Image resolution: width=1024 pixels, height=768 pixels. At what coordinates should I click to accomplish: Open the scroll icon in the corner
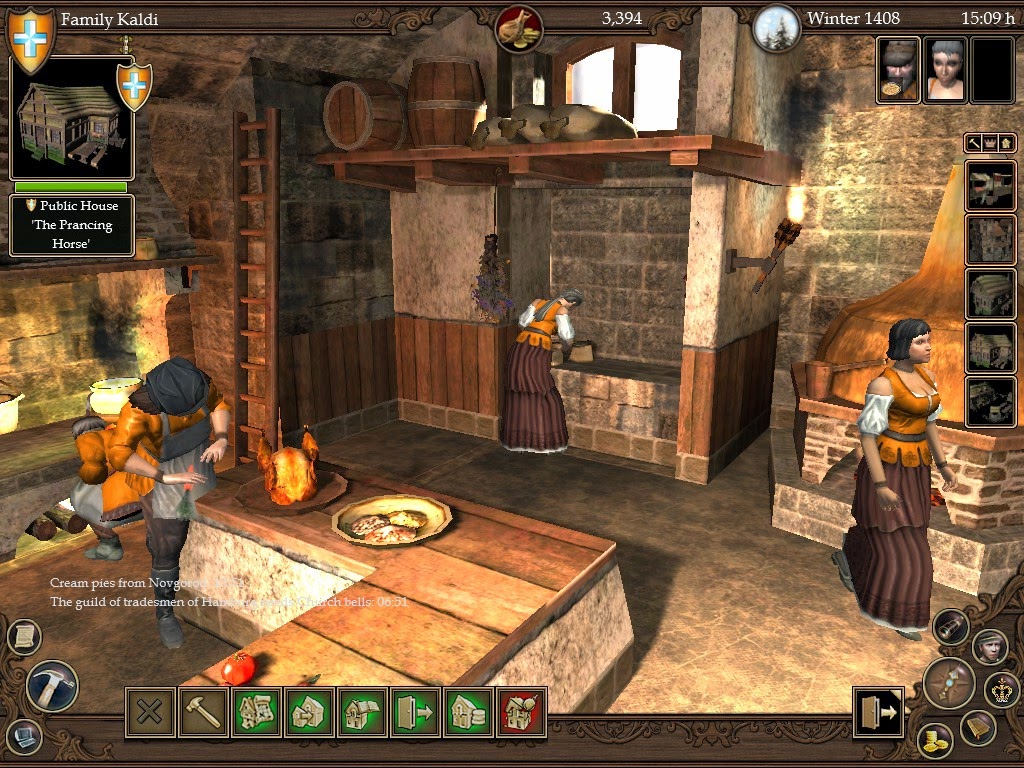[x=24, y=635]
